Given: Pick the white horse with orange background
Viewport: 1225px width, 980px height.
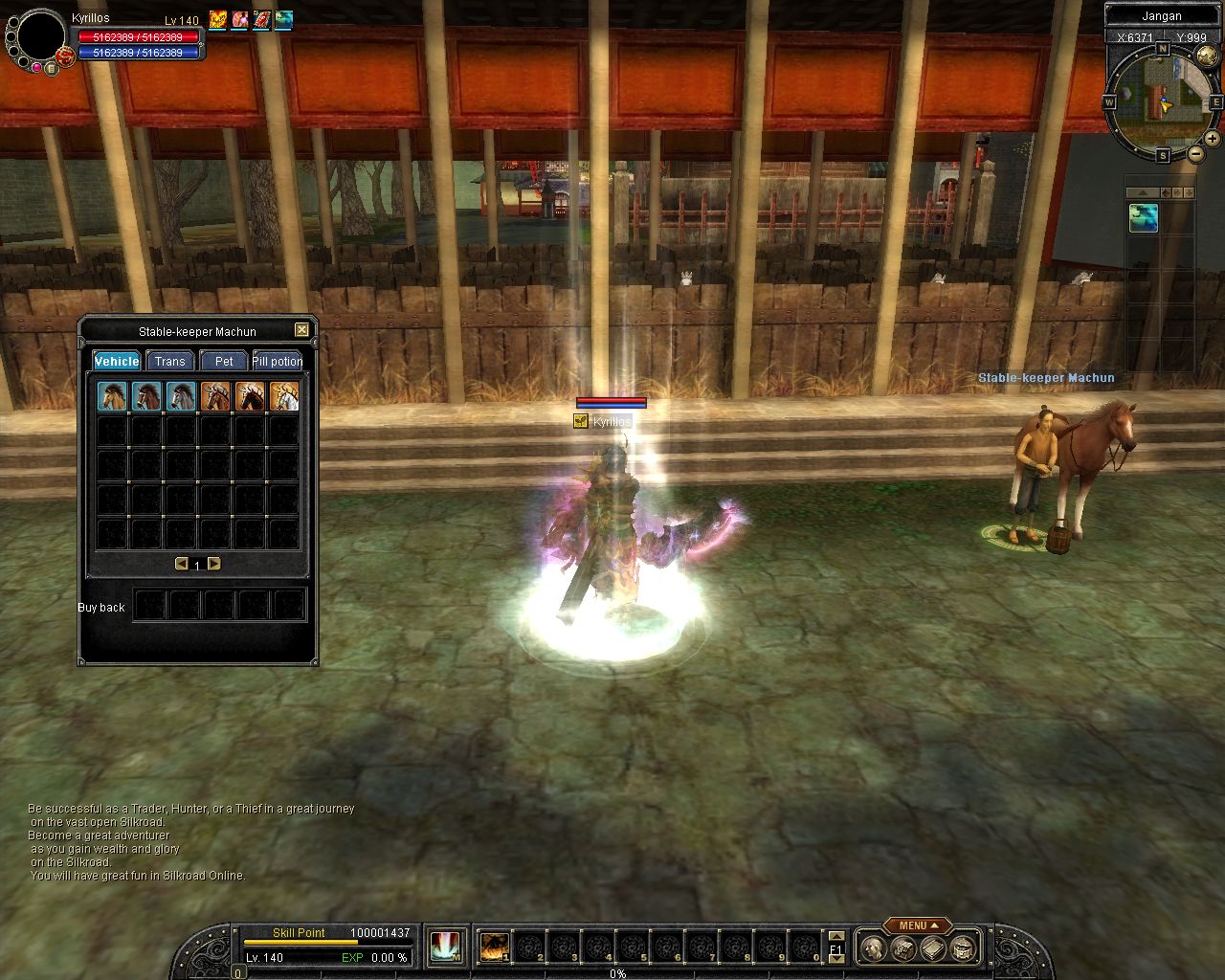Looking at the screenshot, I should click(284, 395).
